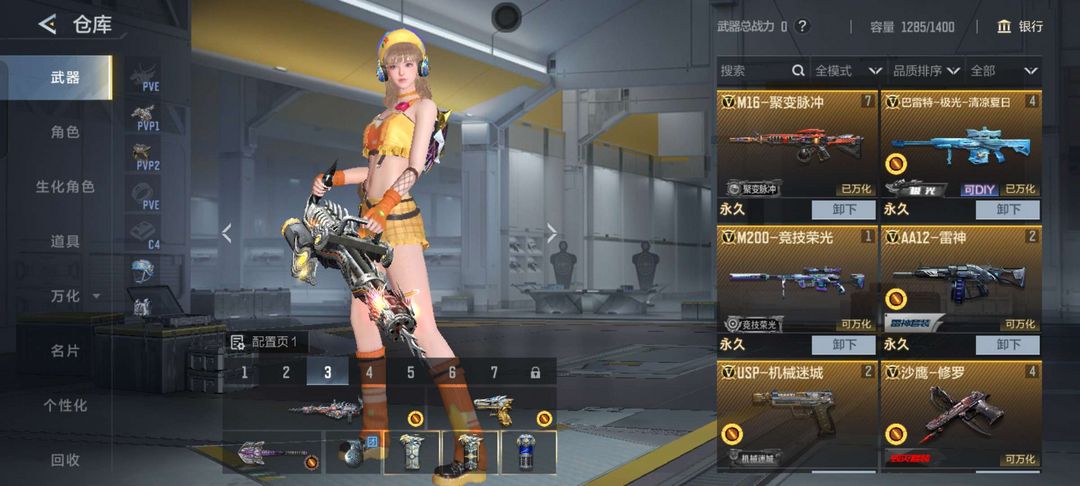Open the 回收 section
This screenshot has height=486, width=1080.
pyautogui.click(x=65, y=460)
